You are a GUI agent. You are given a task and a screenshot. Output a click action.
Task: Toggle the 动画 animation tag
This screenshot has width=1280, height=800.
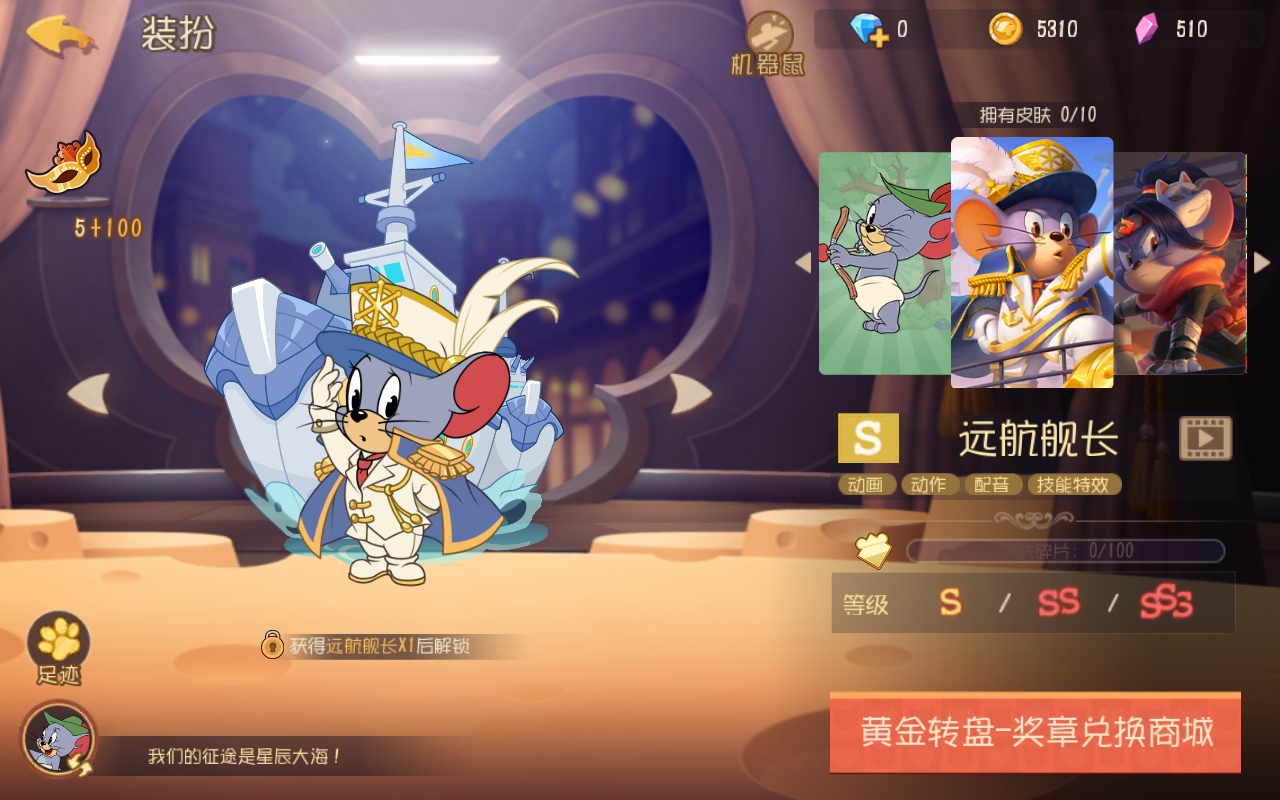866,484
